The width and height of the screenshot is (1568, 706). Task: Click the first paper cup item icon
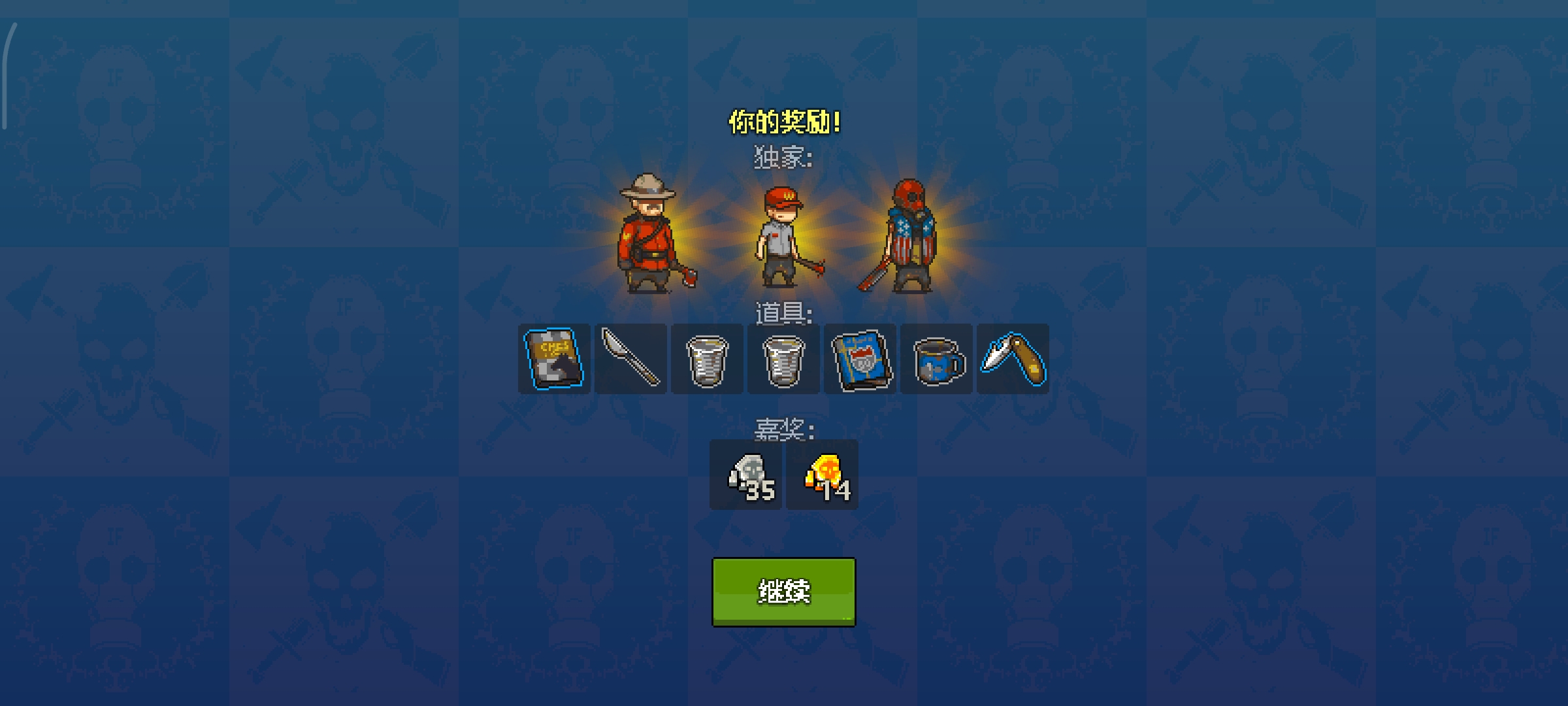708,360
